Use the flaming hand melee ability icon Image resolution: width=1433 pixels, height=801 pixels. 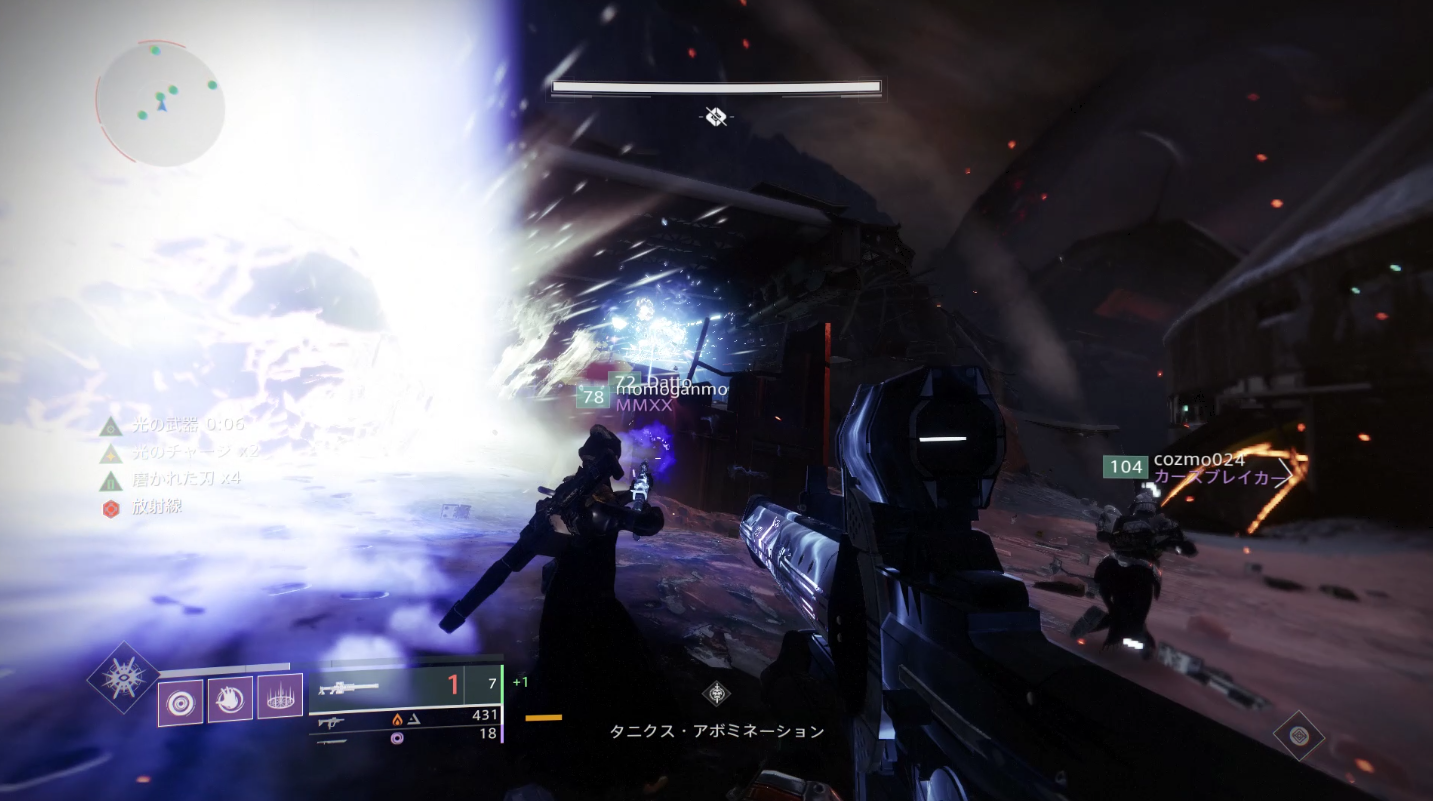(x=230, y=696)
